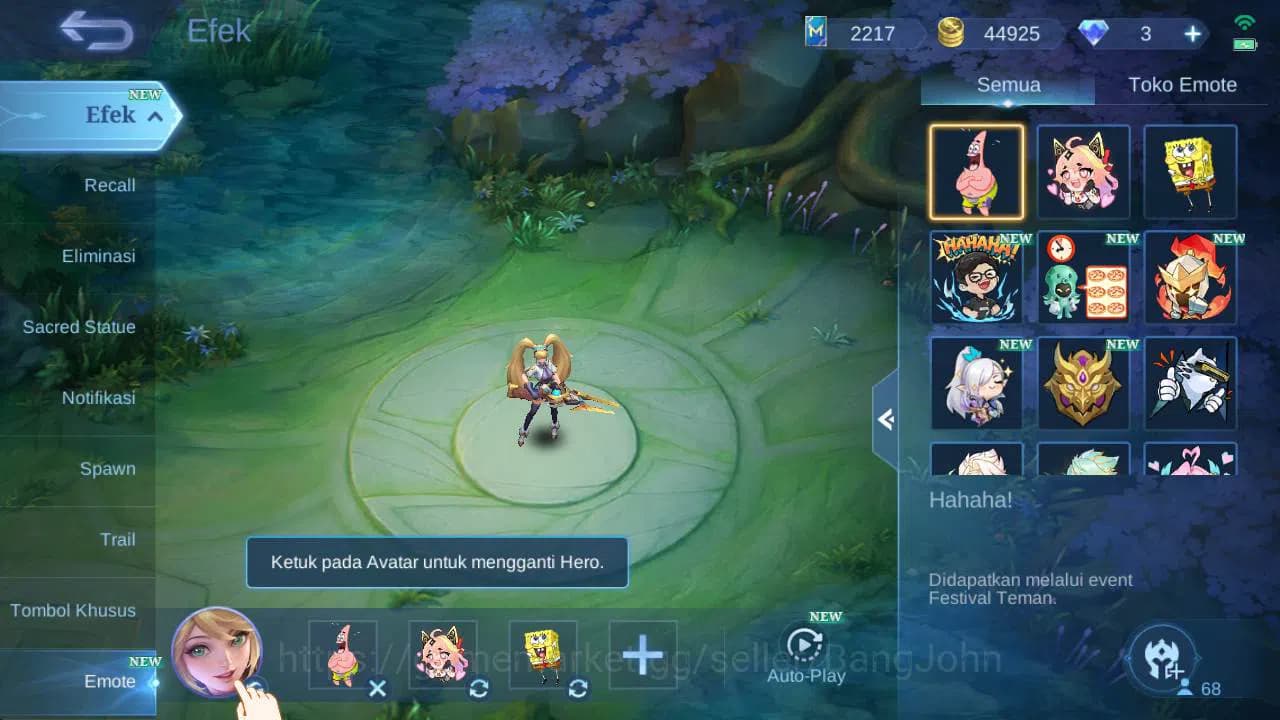Screen dimensions: 1280x720
Task: Open the Recall category in the sidebar
Action: click(108, 185)
